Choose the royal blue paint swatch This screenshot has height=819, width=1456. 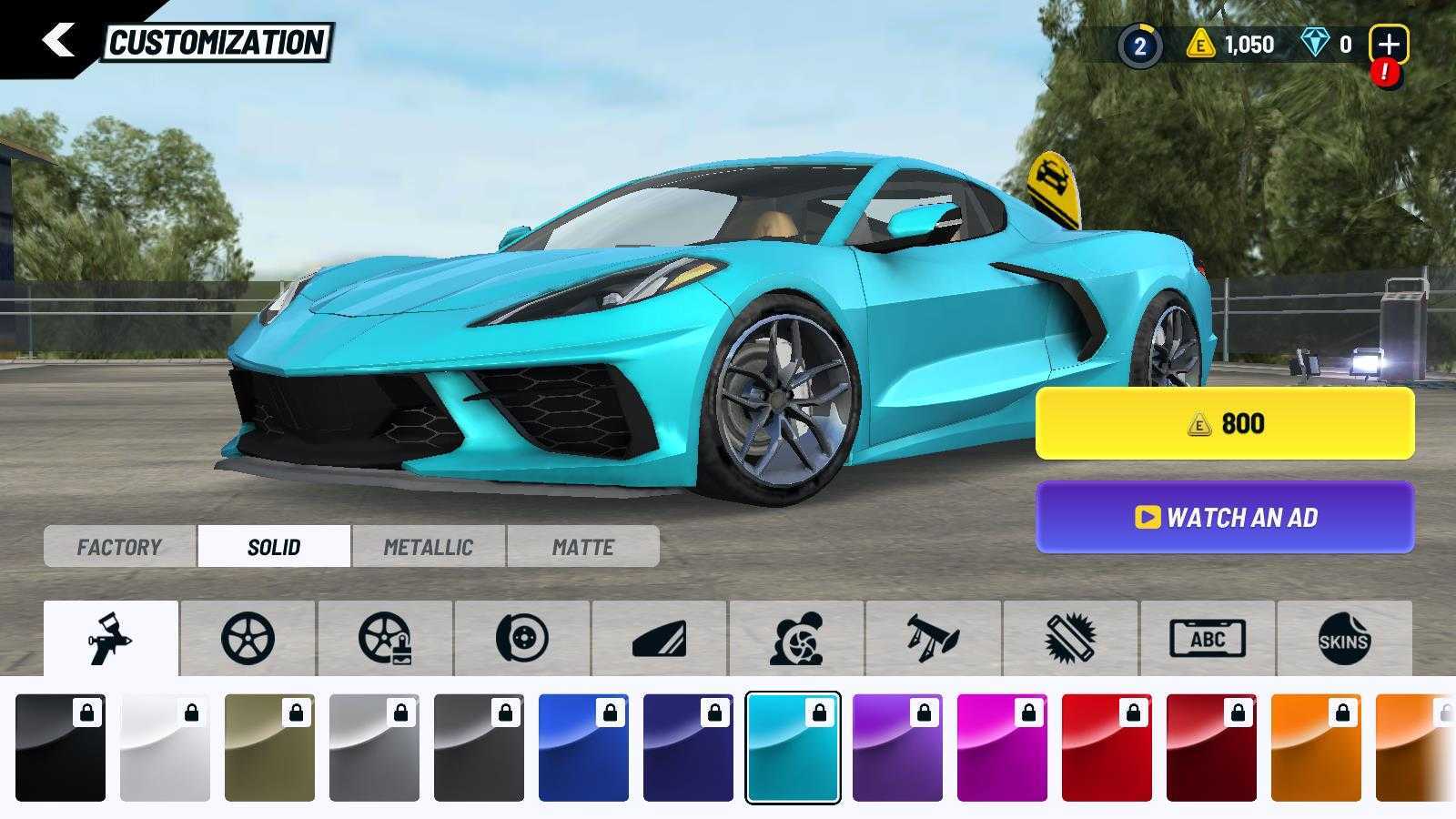click(x=583, y=748)
